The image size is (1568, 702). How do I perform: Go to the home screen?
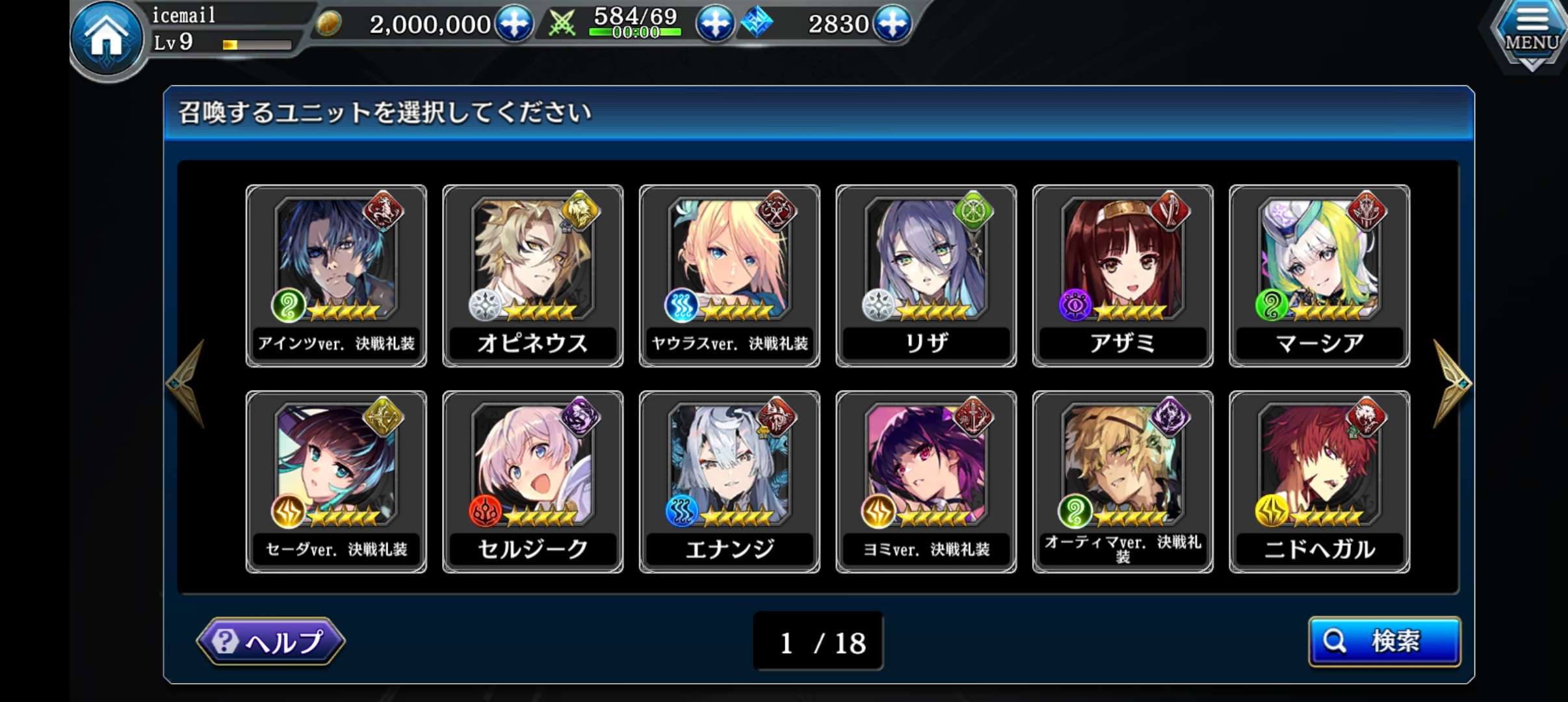(x=107, y=39)
